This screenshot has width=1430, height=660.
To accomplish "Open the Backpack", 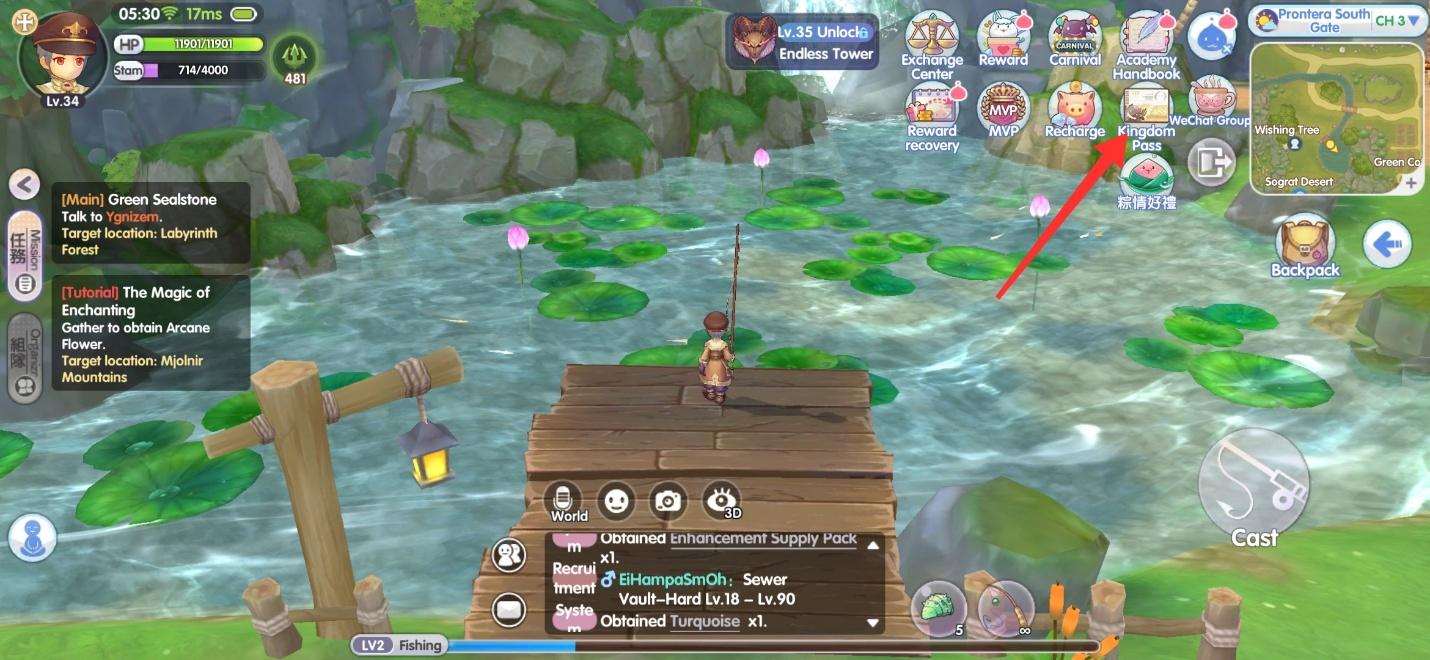I will point(1305,244).
